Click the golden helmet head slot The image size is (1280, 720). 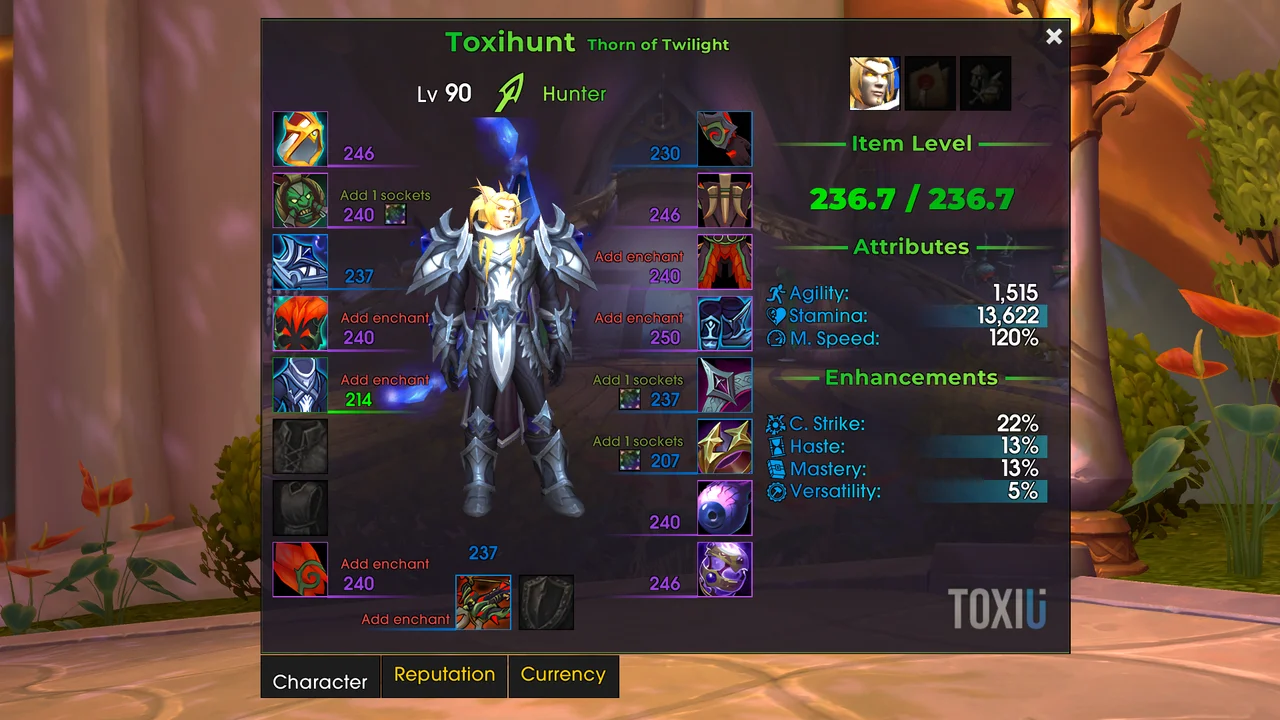coord(300,139)
